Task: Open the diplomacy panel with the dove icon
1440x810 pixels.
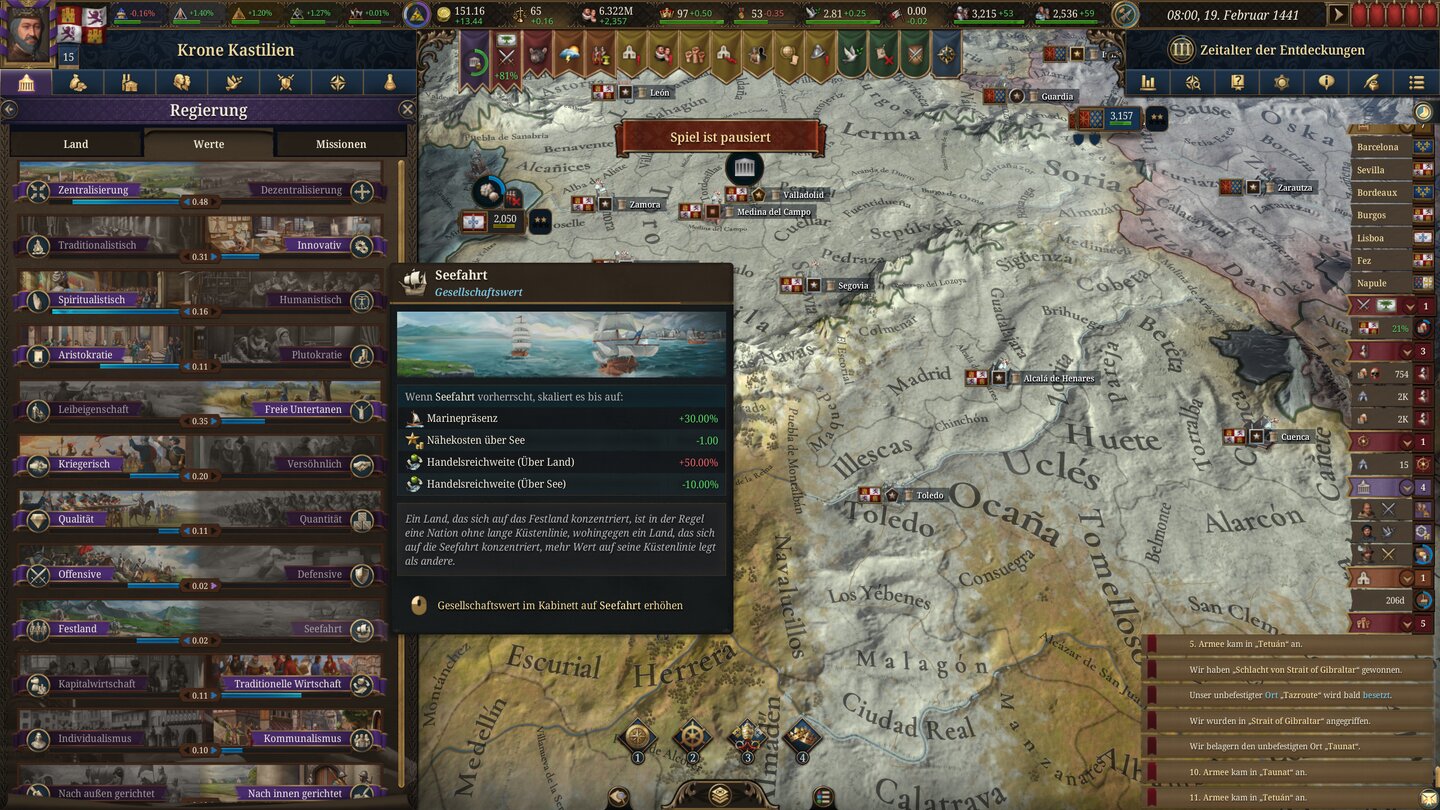Action: (233, 83)
